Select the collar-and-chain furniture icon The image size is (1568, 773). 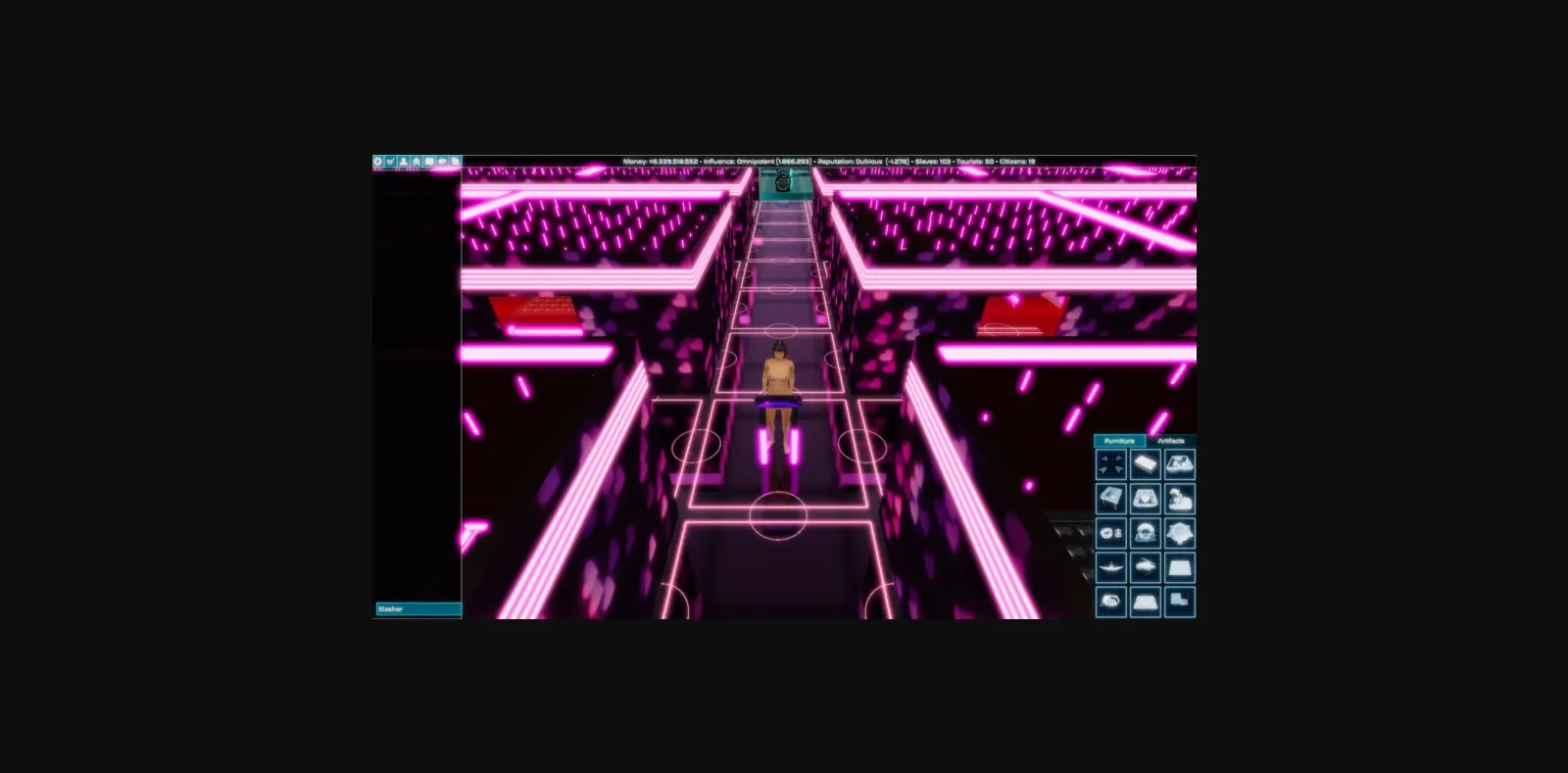(1110, 533)
